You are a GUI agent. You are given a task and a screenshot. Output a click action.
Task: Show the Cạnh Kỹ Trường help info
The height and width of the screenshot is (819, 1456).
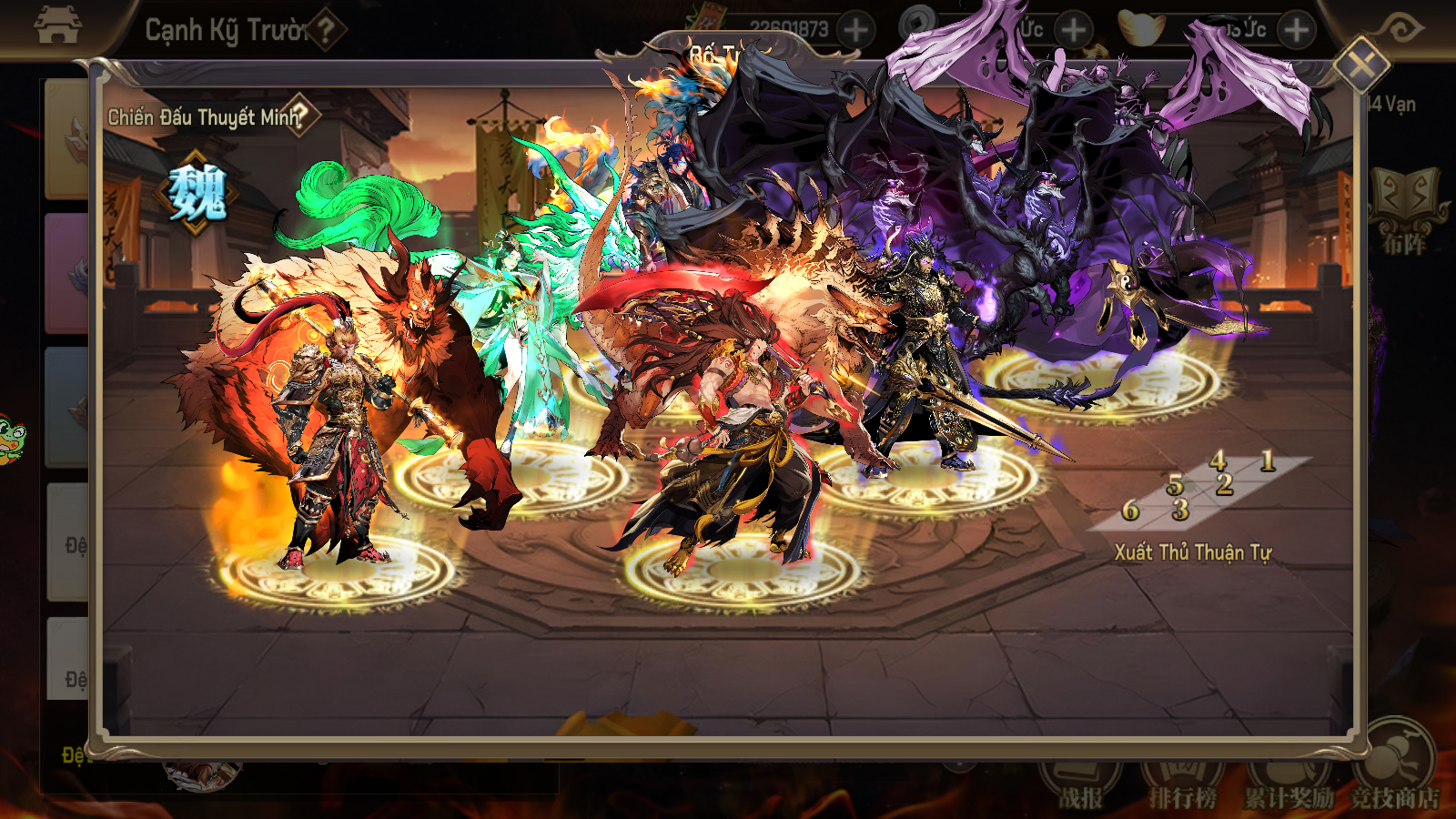click(325, 30)
